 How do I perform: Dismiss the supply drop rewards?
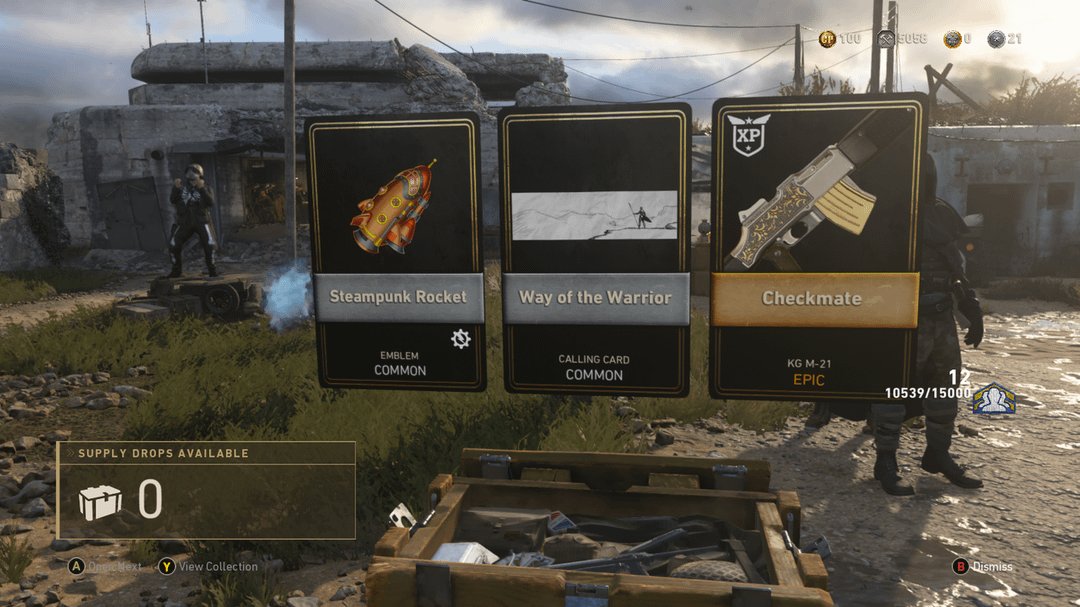983,567
